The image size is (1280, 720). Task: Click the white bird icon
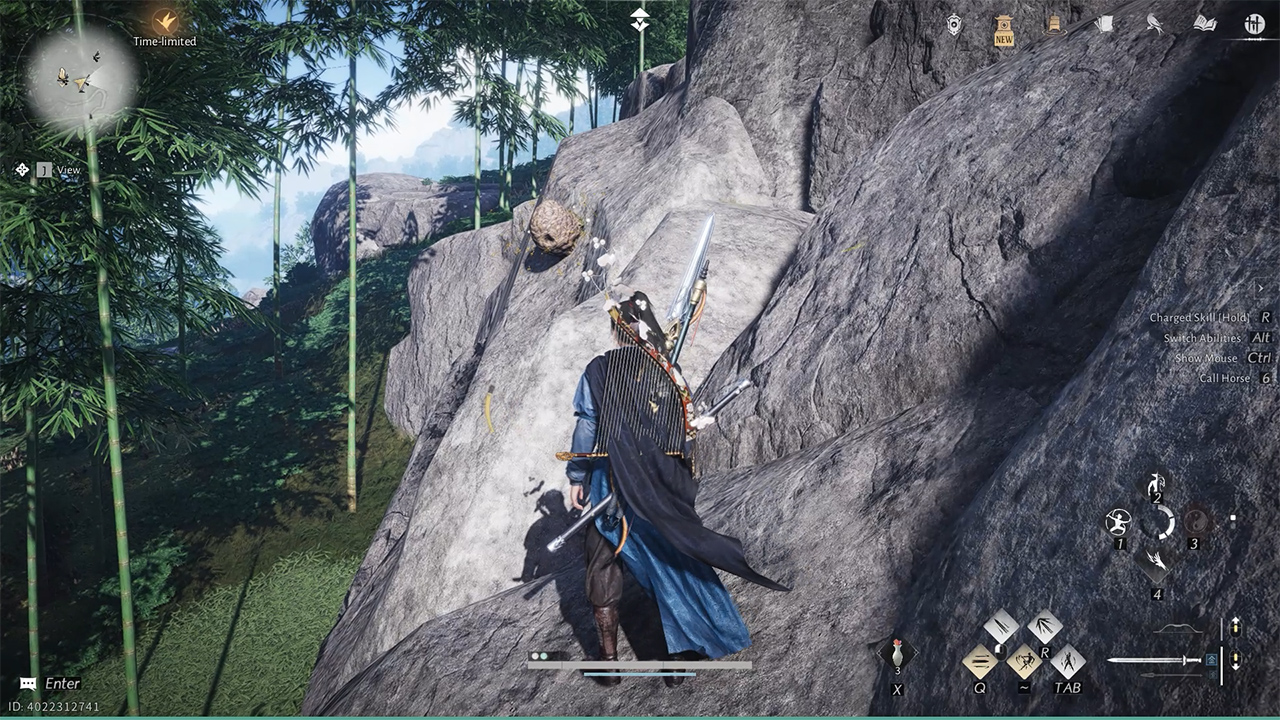pyautogui.click(x=1155, y=24)
